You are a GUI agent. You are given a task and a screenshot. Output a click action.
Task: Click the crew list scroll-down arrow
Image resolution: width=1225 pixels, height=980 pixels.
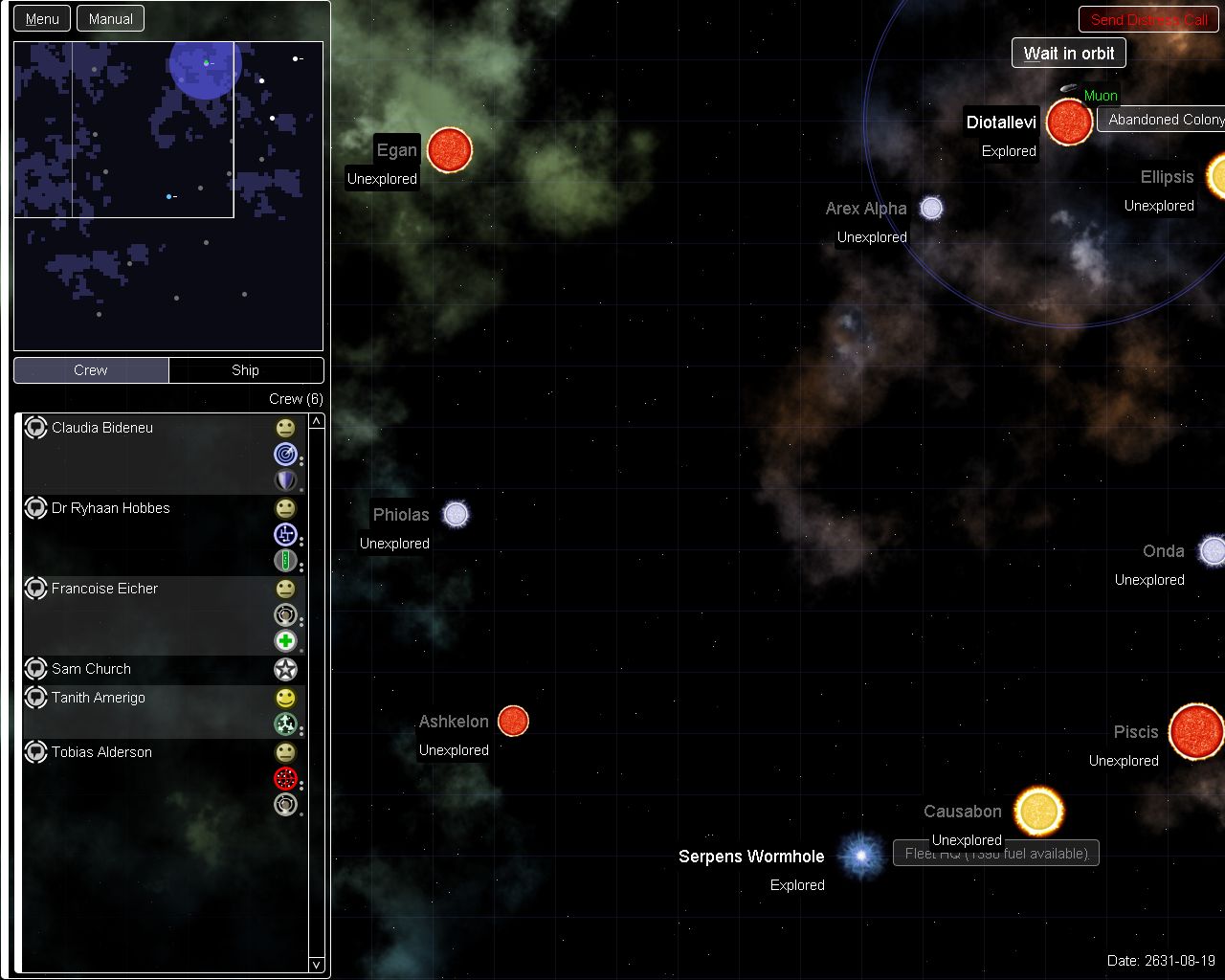tap(316, 965)
